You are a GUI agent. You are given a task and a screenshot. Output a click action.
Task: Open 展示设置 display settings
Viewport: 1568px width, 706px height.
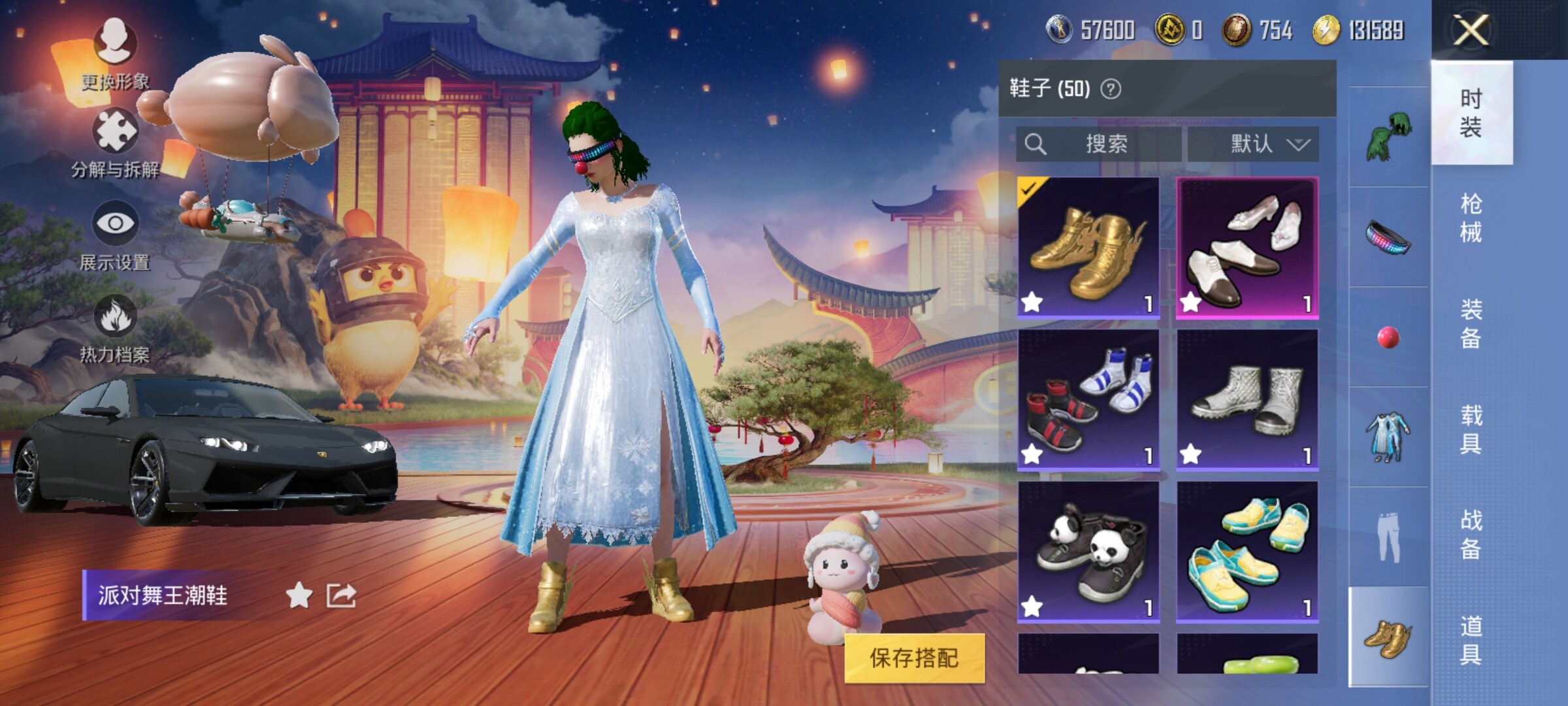pos(115,235)
